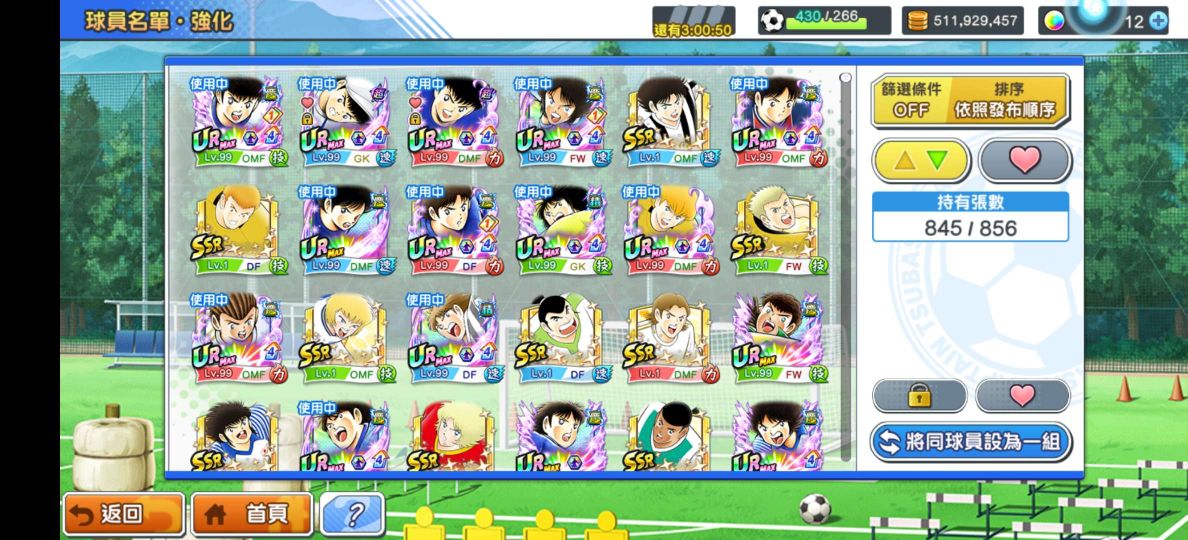Viewport: 1188px width, 540px height.
Task: Pick the SSR Lv.1 DF 技 card
Action: 237,229
